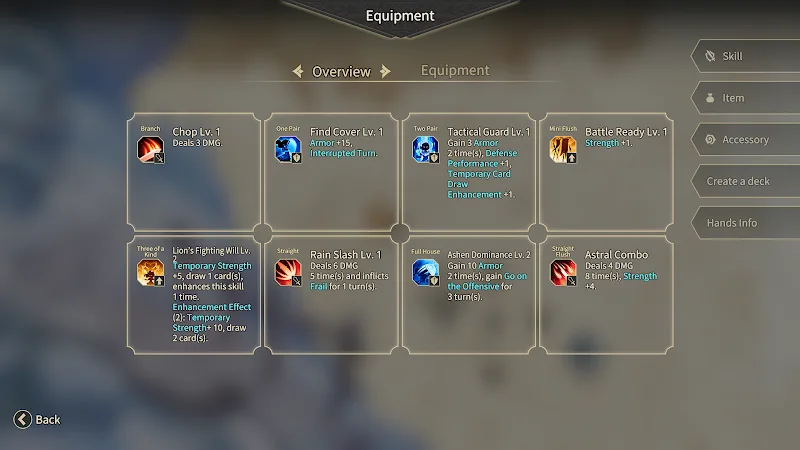800x450 pixels.
Task: Select the Rain Slash Lv. 1 card
Action: click(x=331, y=295)
